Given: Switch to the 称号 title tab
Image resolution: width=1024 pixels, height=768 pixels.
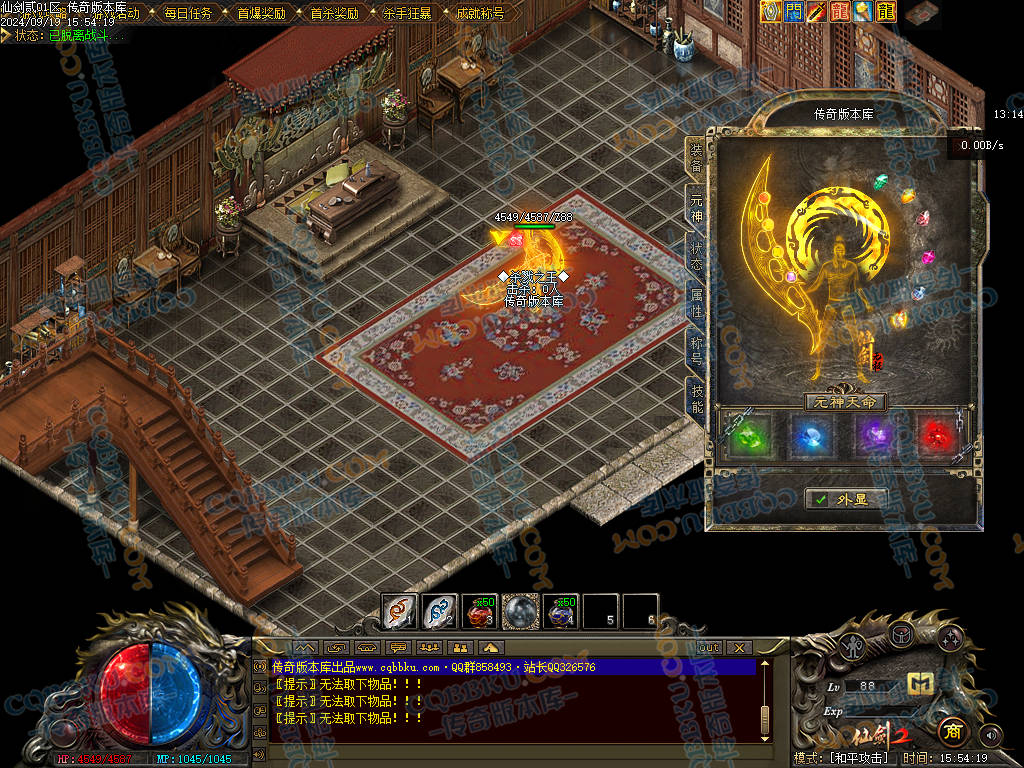Looking at the screenshot, I should click(696, 350).
